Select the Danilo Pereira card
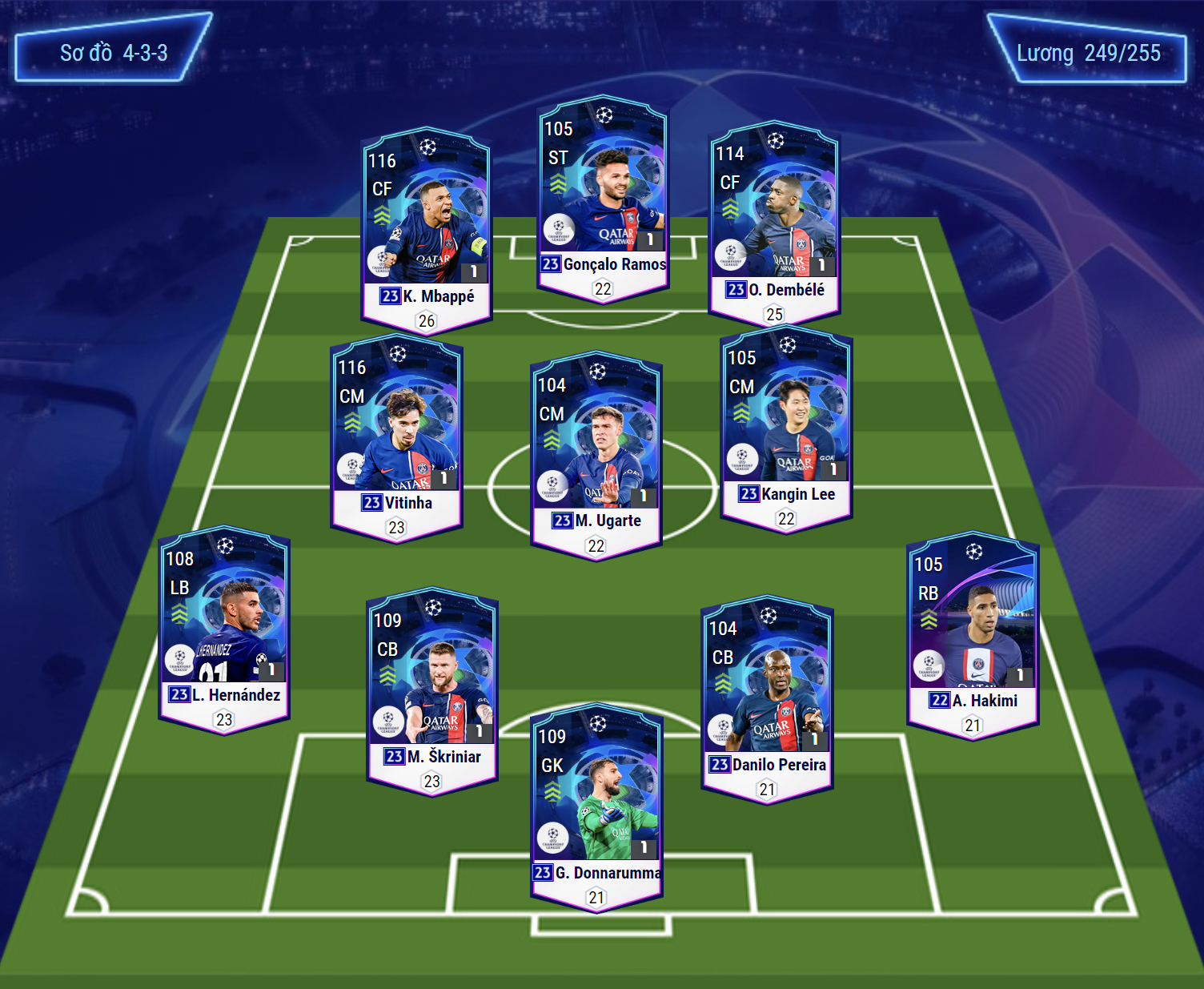 coord(767,698)
